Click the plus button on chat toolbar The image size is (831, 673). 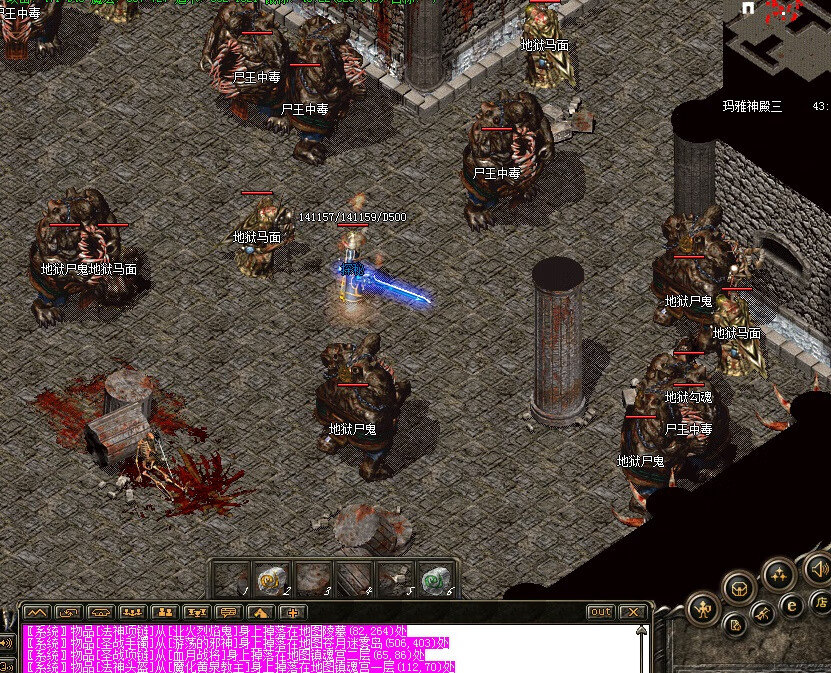293,611
